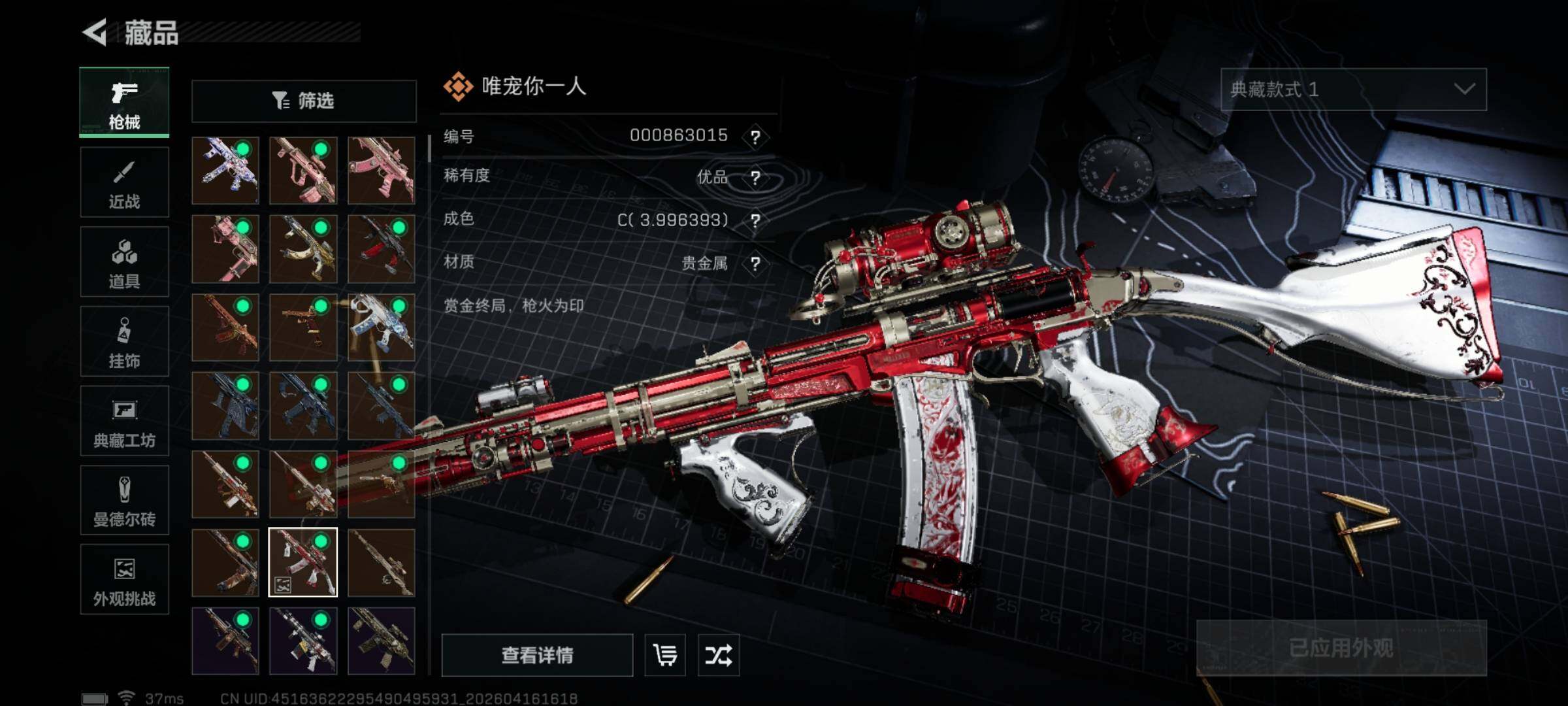Go back using the arrow beside 藏品

pyautogui.click(x=95, y=33)
